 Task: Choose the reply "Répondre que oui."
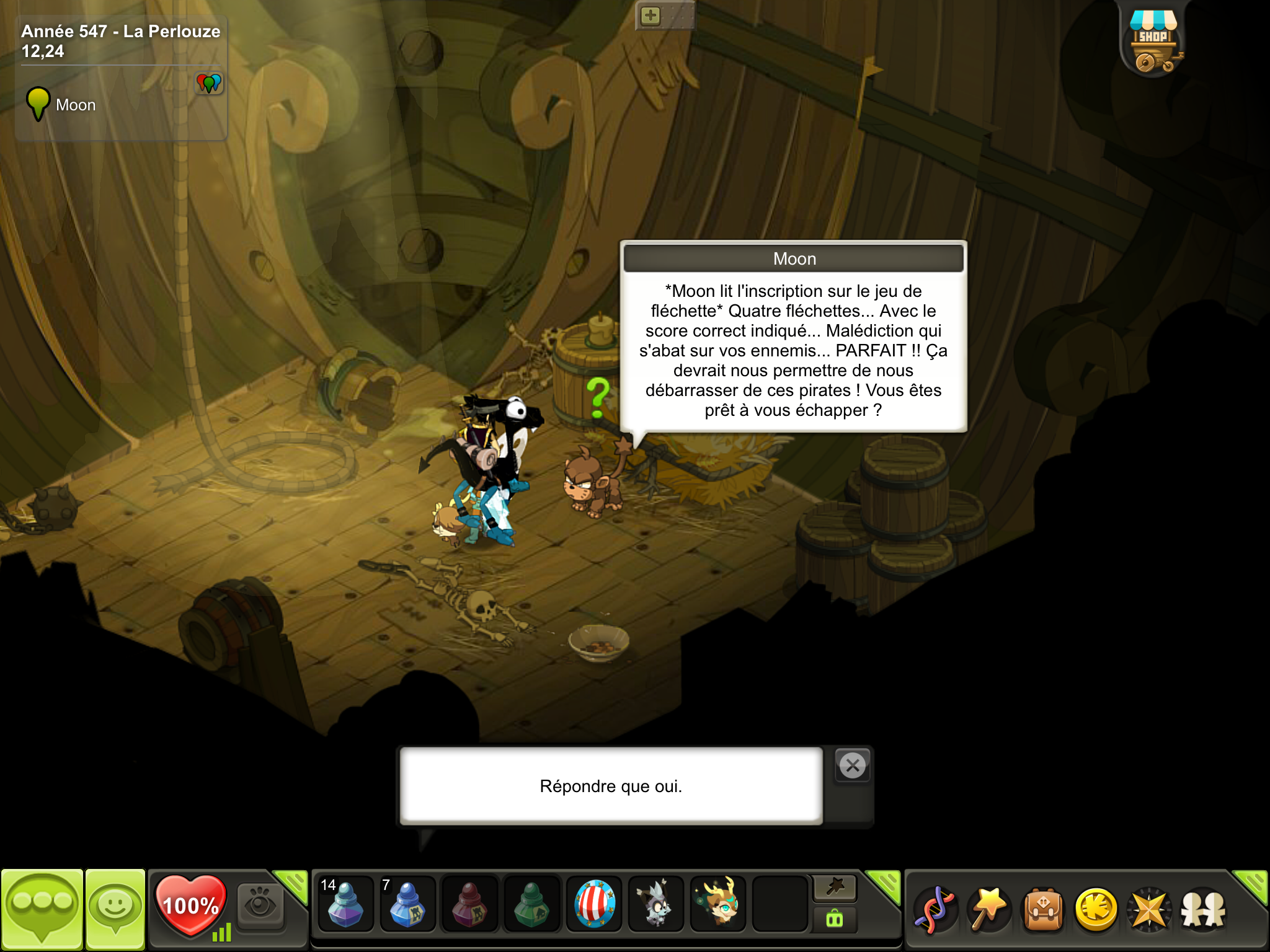611,786
